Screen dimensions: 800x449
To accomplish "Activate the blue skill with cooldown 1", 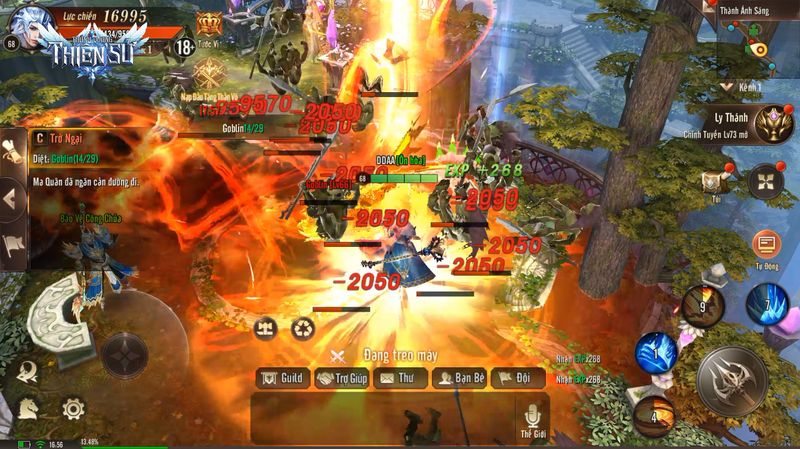I will pyautogui.click(x=656, y=352).
